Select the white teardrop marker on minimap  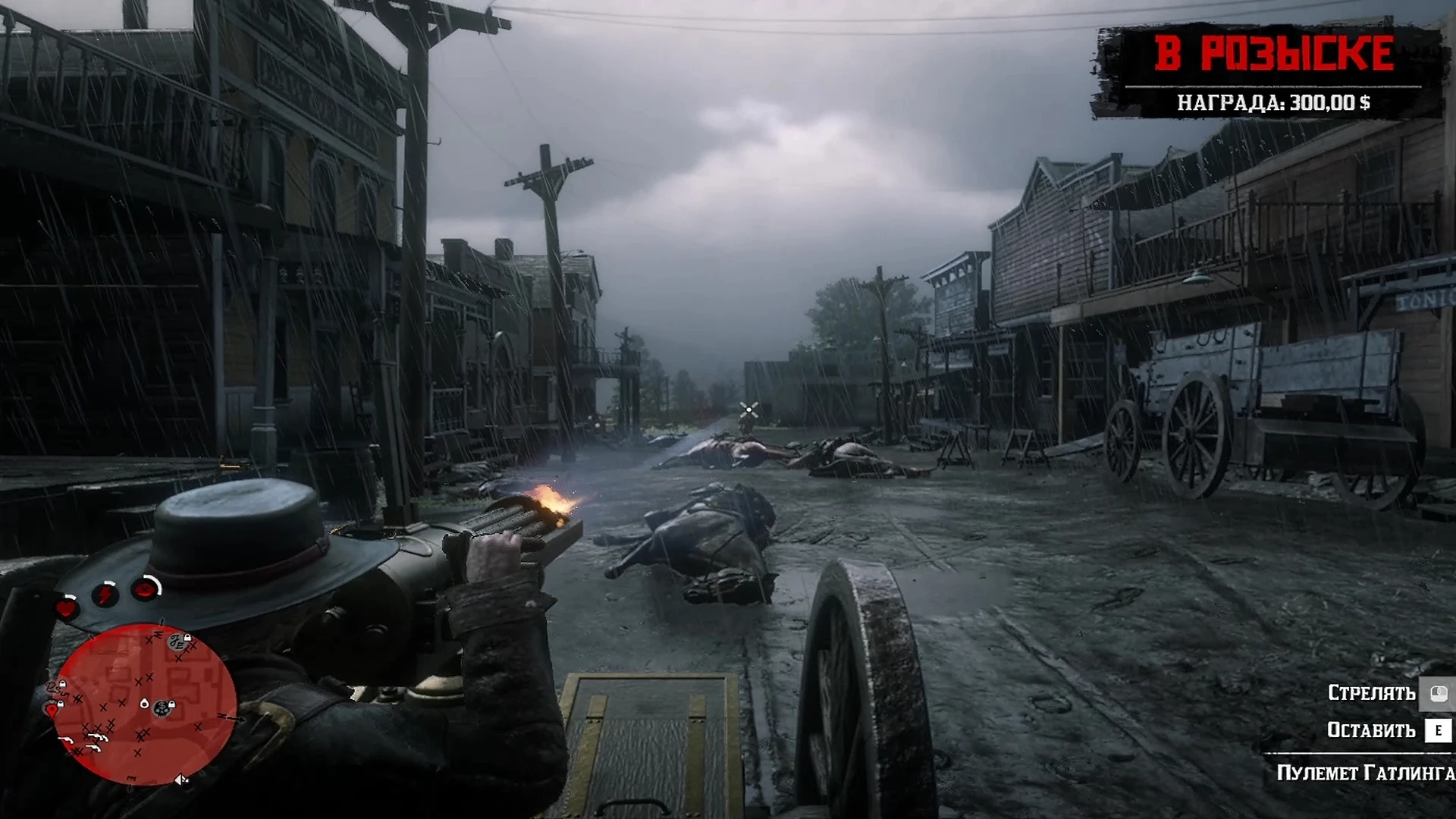click(144, 704)
